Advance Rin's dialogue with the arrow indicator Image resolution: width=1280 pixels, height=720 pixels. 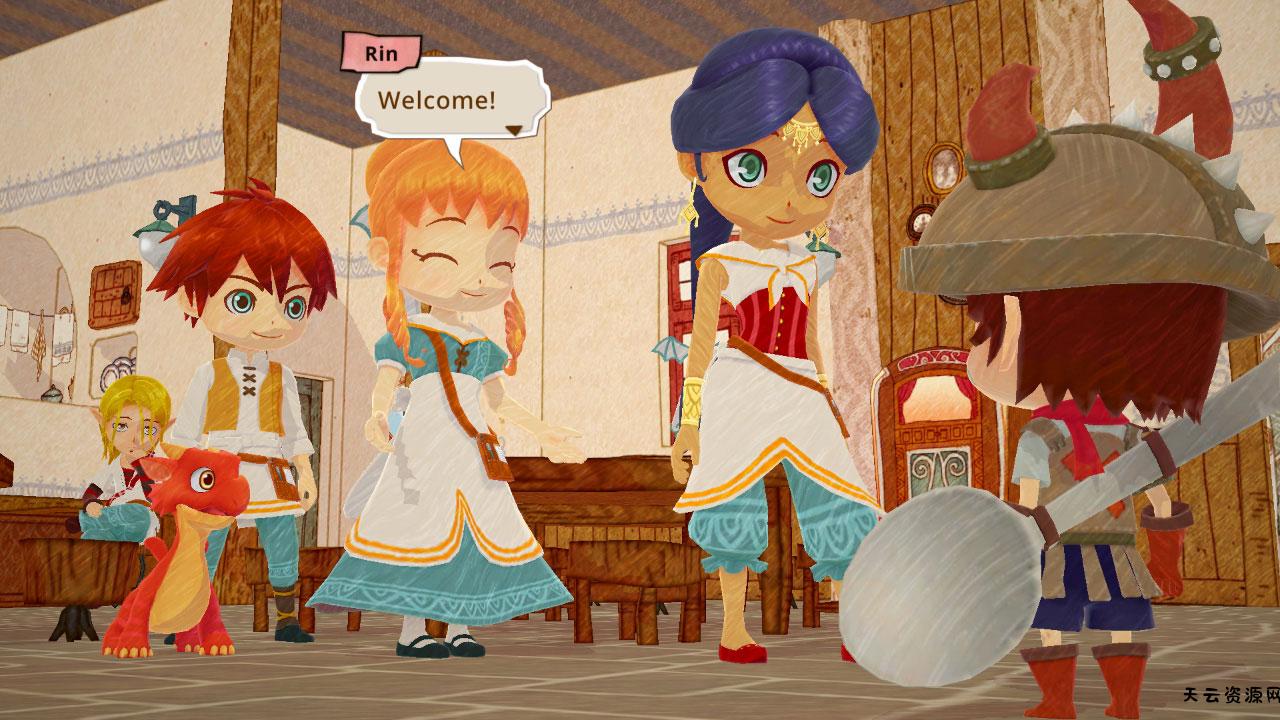click(514, 129)
